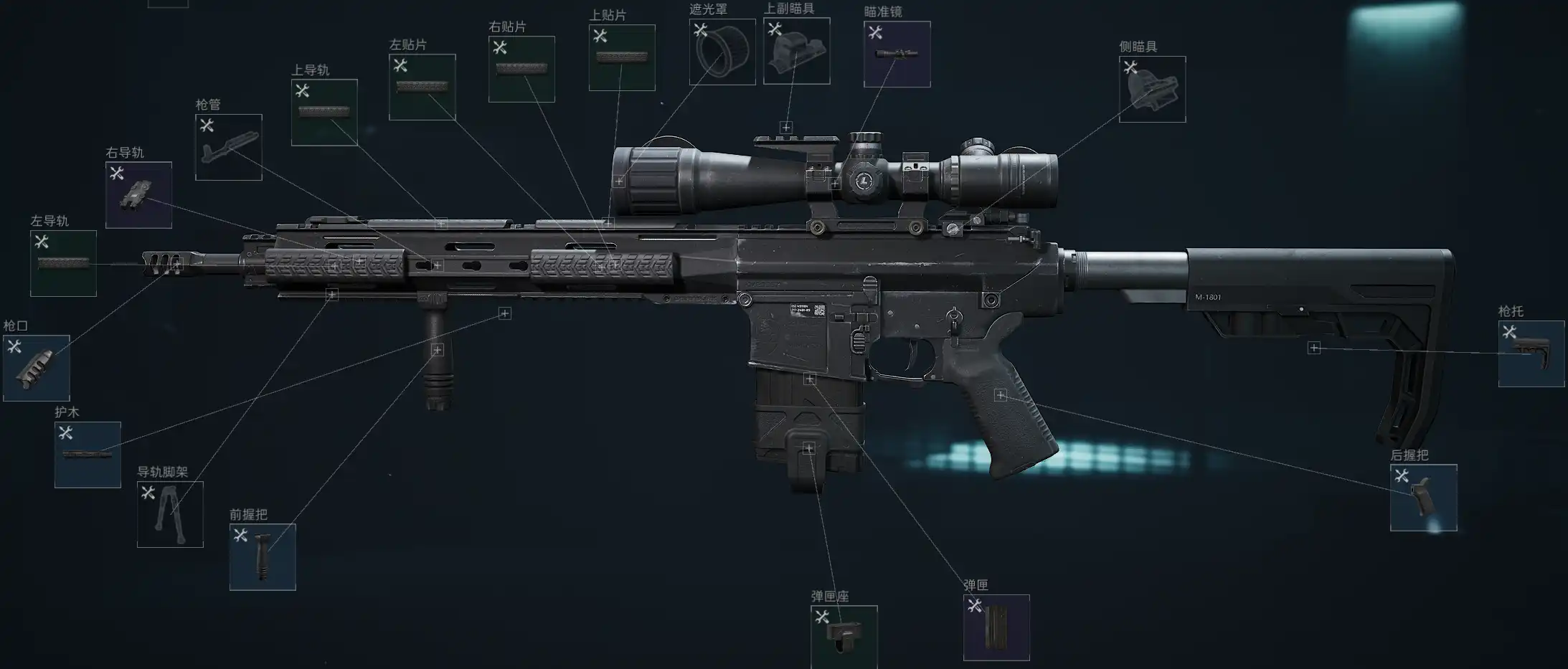1568x669 pixels.
Task: Open the 弹匣 magazine slot
Action: [x=996, y=627]
